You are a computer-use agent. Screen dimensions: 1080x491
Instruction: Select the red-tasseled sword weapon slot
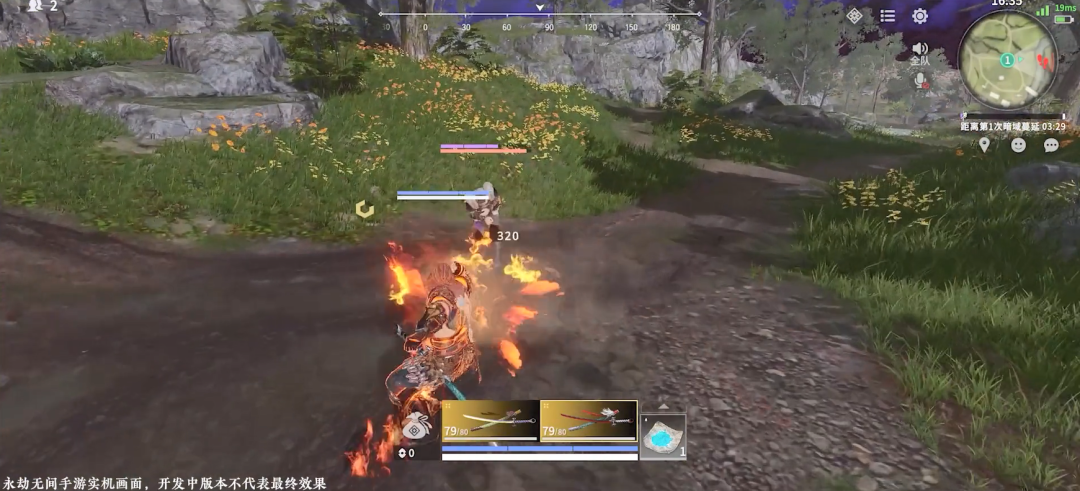pyautogui.click(x=588, y=420)
